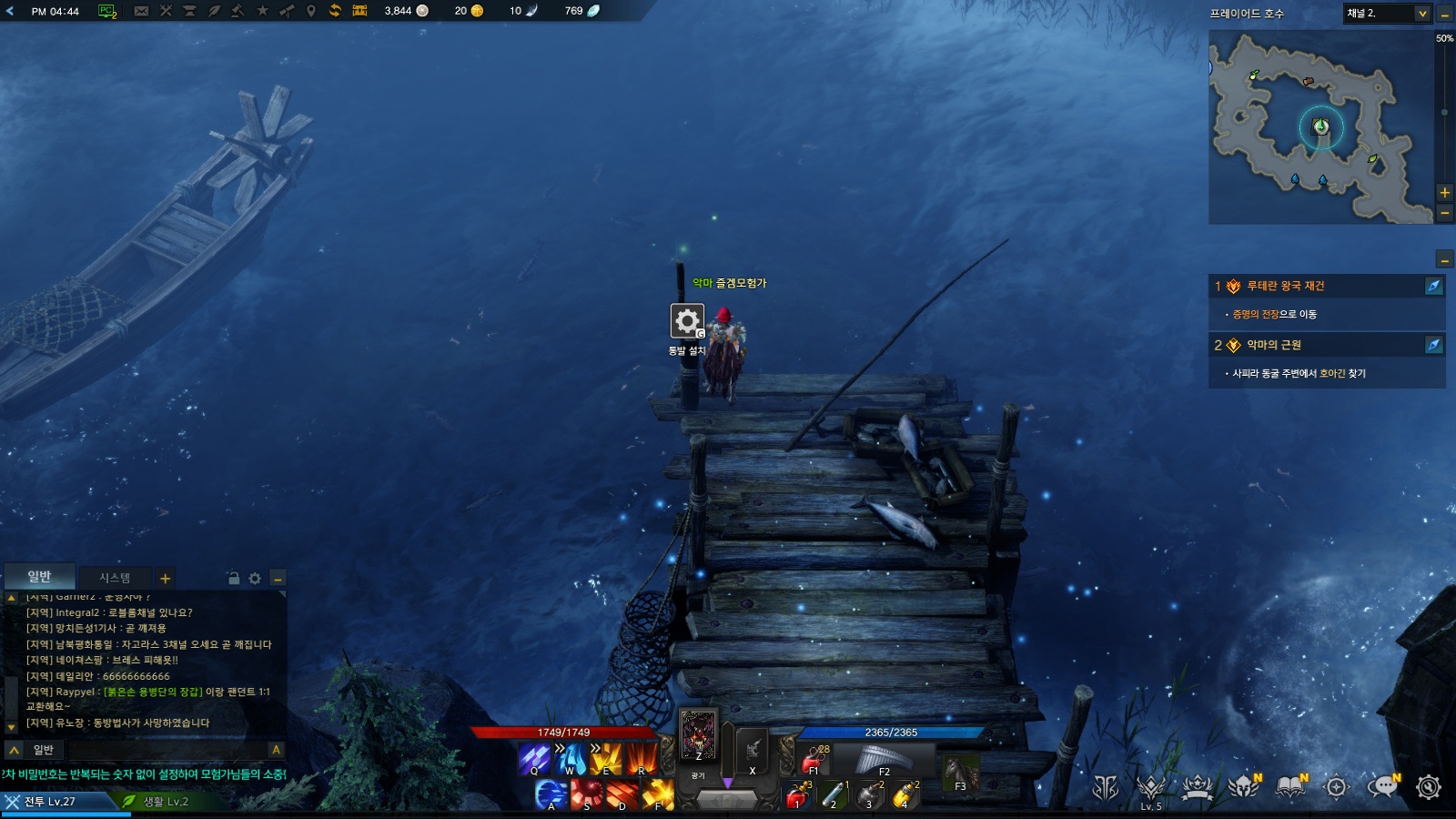Open chat settings gear icon
This screenshot has width=1456, height=819.
(255, 579)
